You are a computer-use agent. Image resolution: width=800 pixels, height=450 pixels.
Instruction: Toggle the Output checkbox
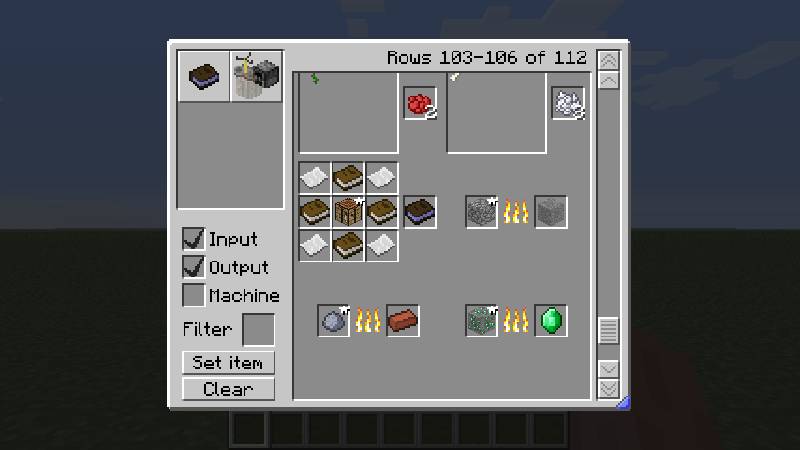coord(194,267)
